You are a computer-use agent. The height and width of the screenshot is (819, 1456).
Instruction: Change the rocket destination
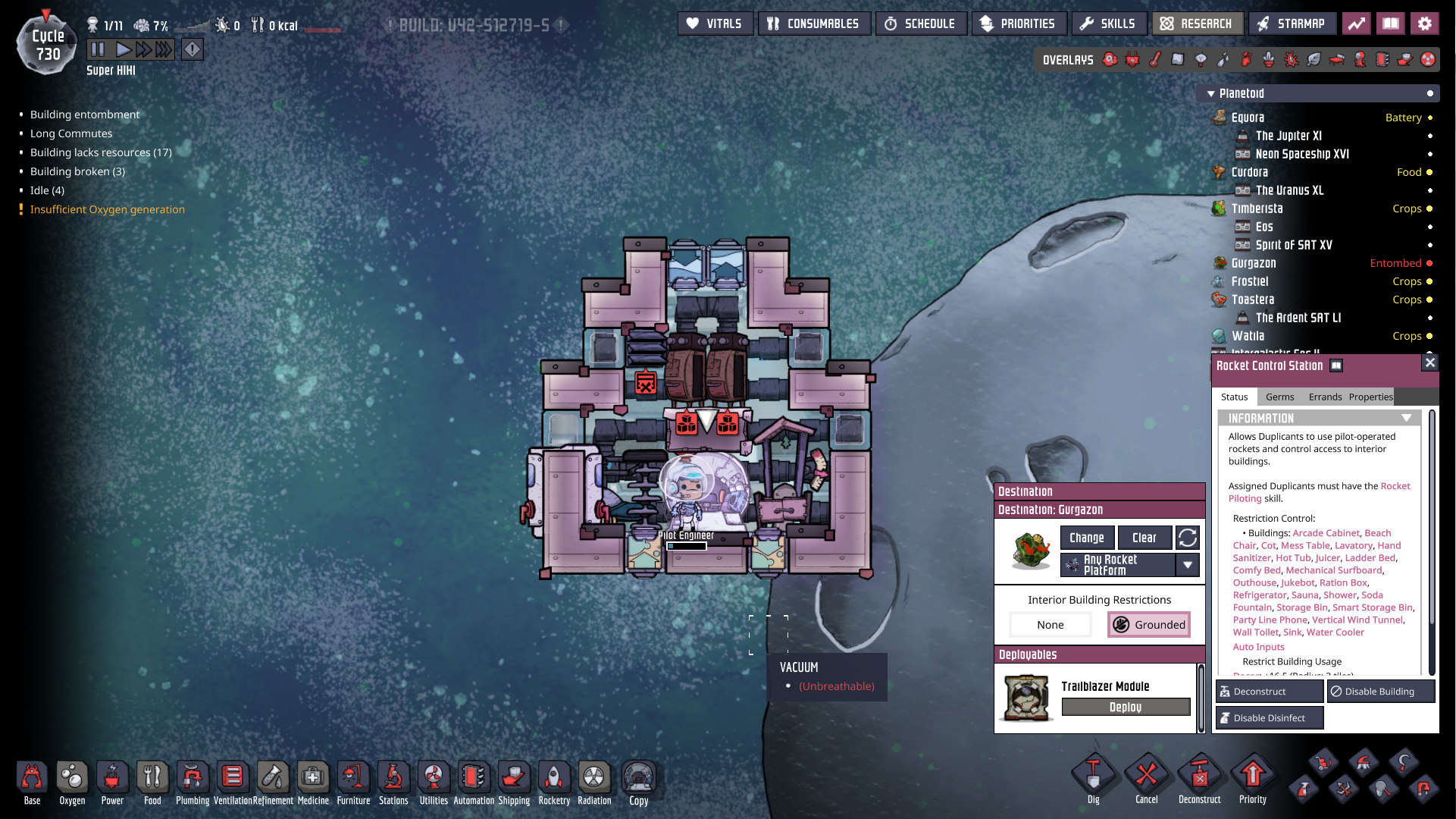tap(1086, 538)
